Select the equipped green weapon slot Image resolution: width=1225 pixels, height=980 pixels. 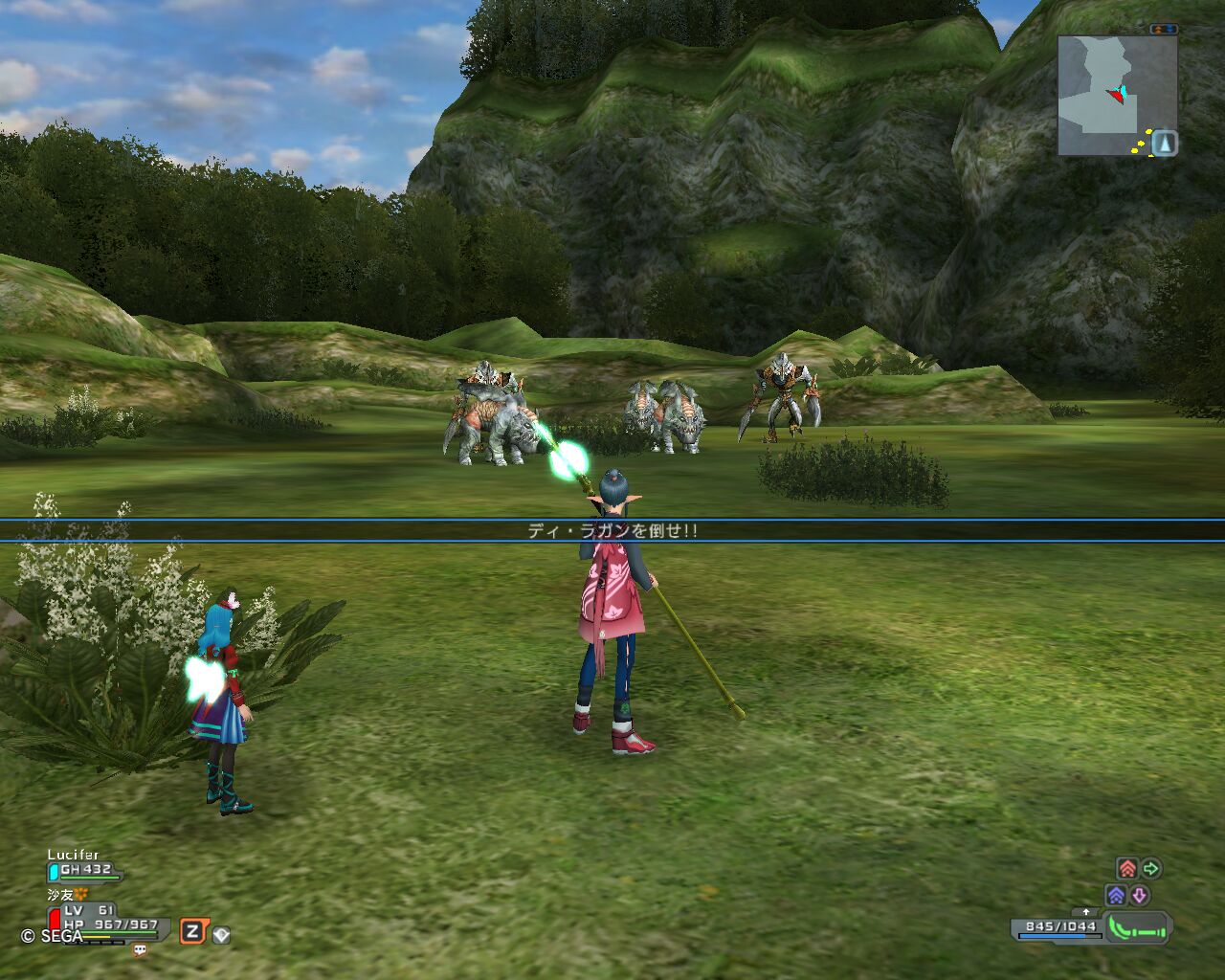1139,927
